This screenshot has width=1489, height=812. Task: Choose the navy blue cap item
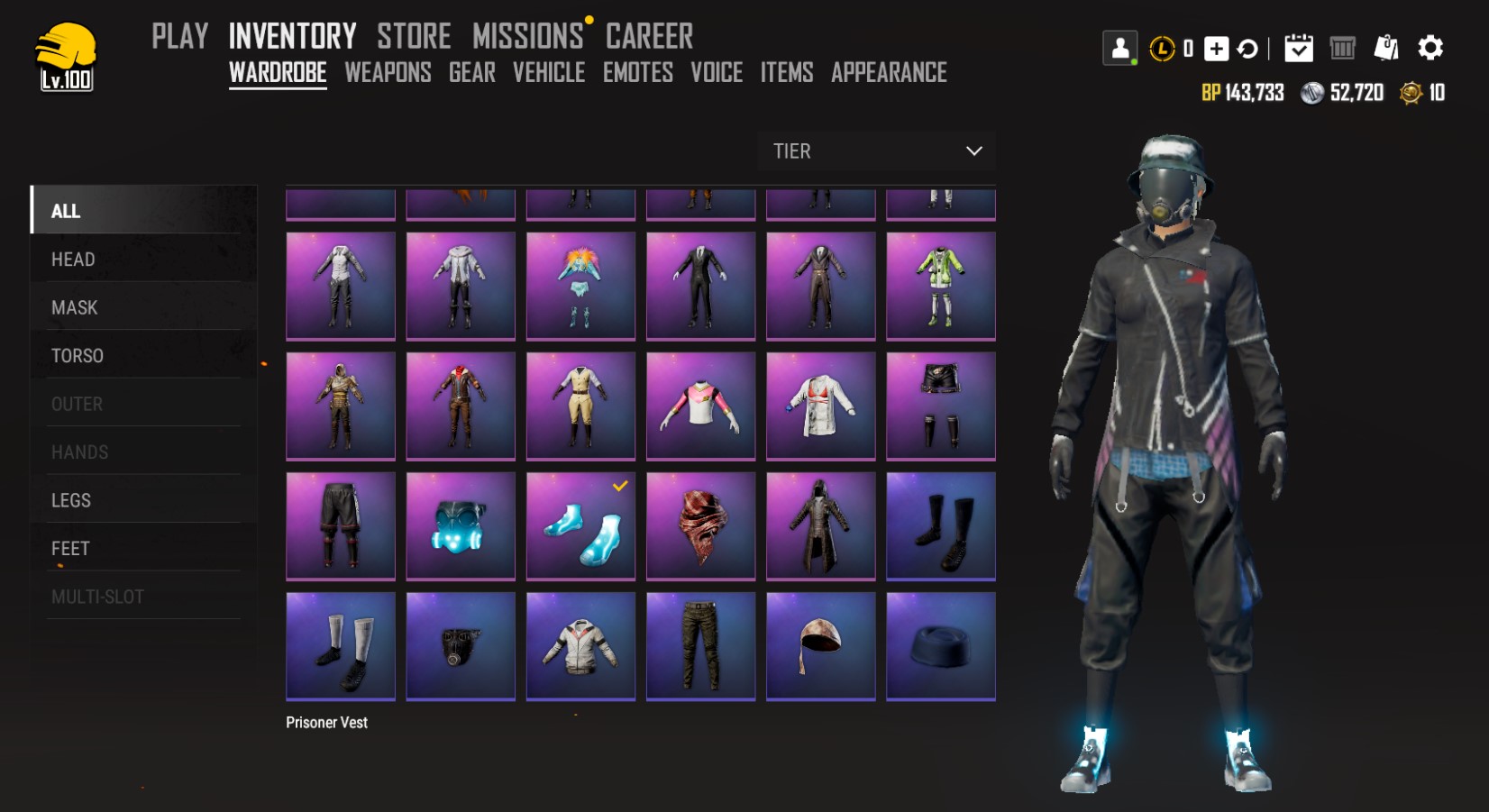point(940,645)
